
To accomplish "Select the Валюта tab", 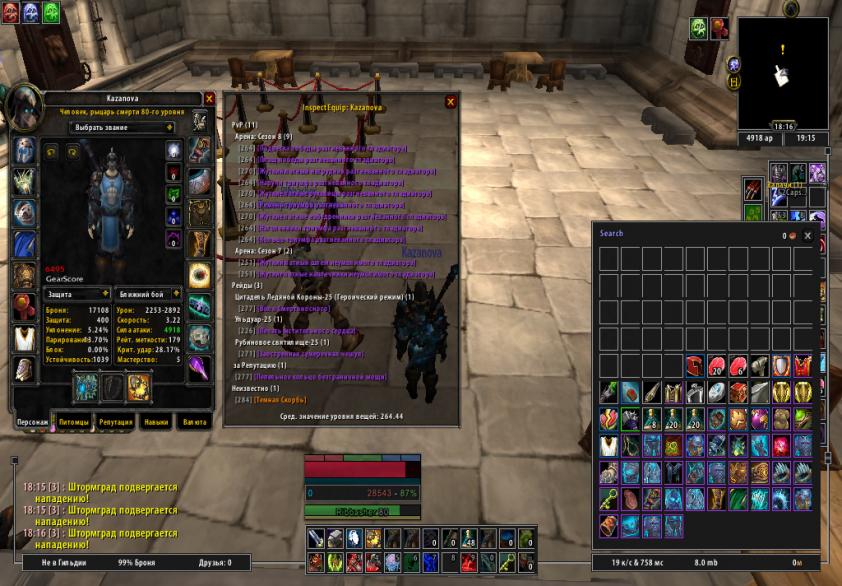I will (193, 422).
